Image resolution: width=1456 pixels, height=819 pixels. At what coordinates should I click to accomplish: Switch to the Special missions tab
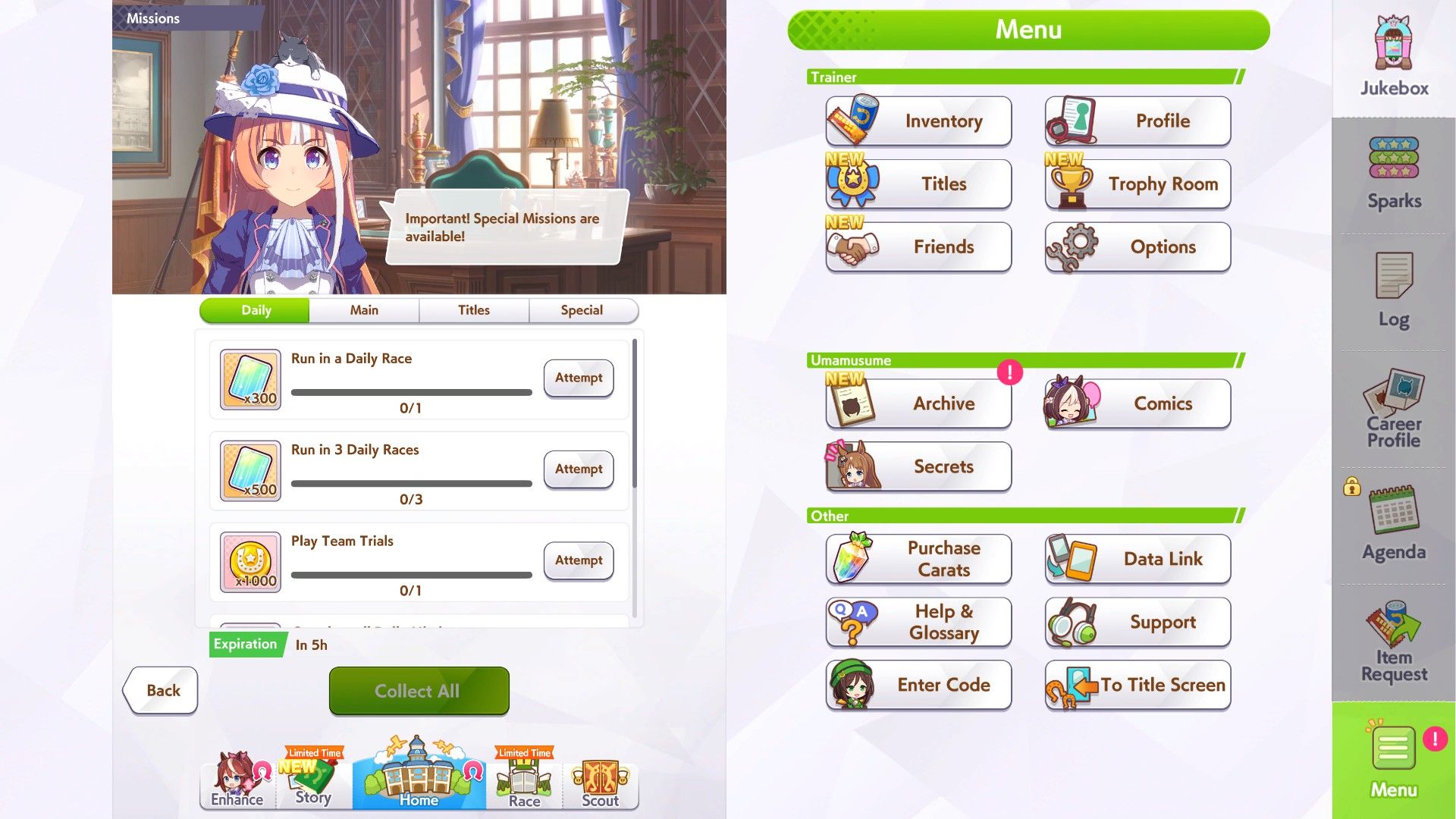click(x=582, y=309)
